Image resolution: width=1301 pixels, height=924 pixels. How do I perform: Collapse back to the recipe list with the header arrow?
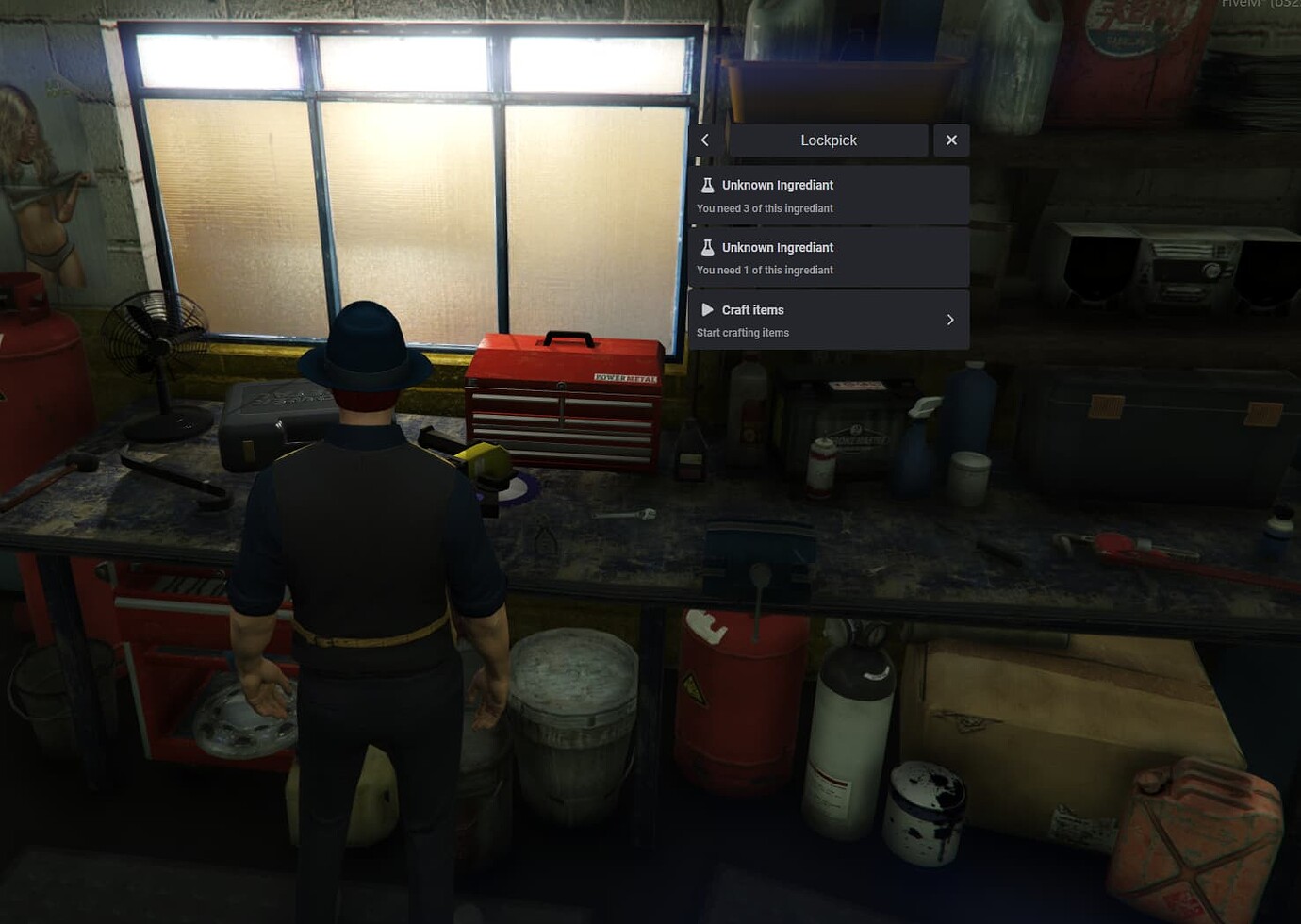[705, 140]
